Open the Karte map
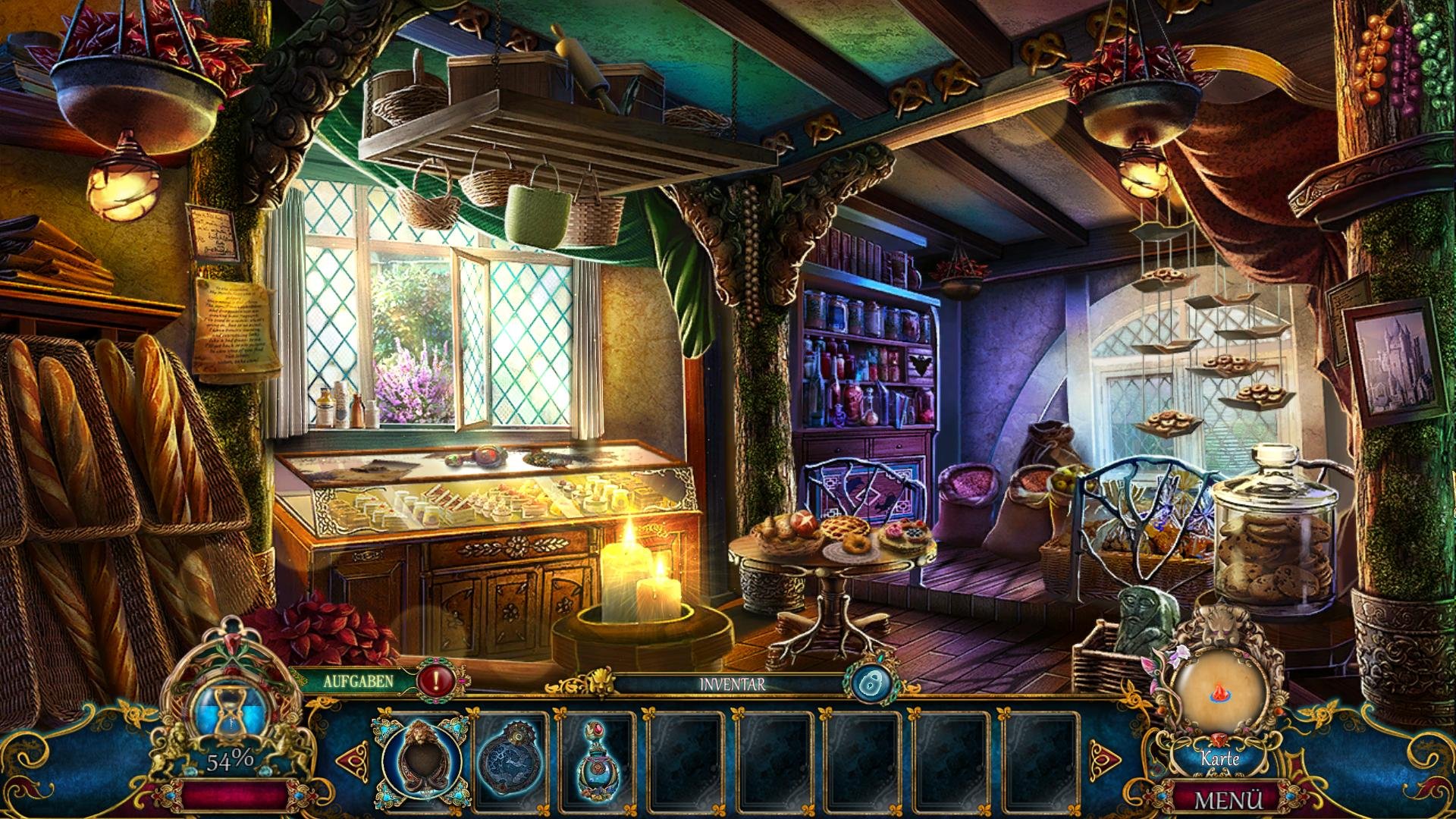This screenshot has height=819, width=1456. coord(1220,758)
